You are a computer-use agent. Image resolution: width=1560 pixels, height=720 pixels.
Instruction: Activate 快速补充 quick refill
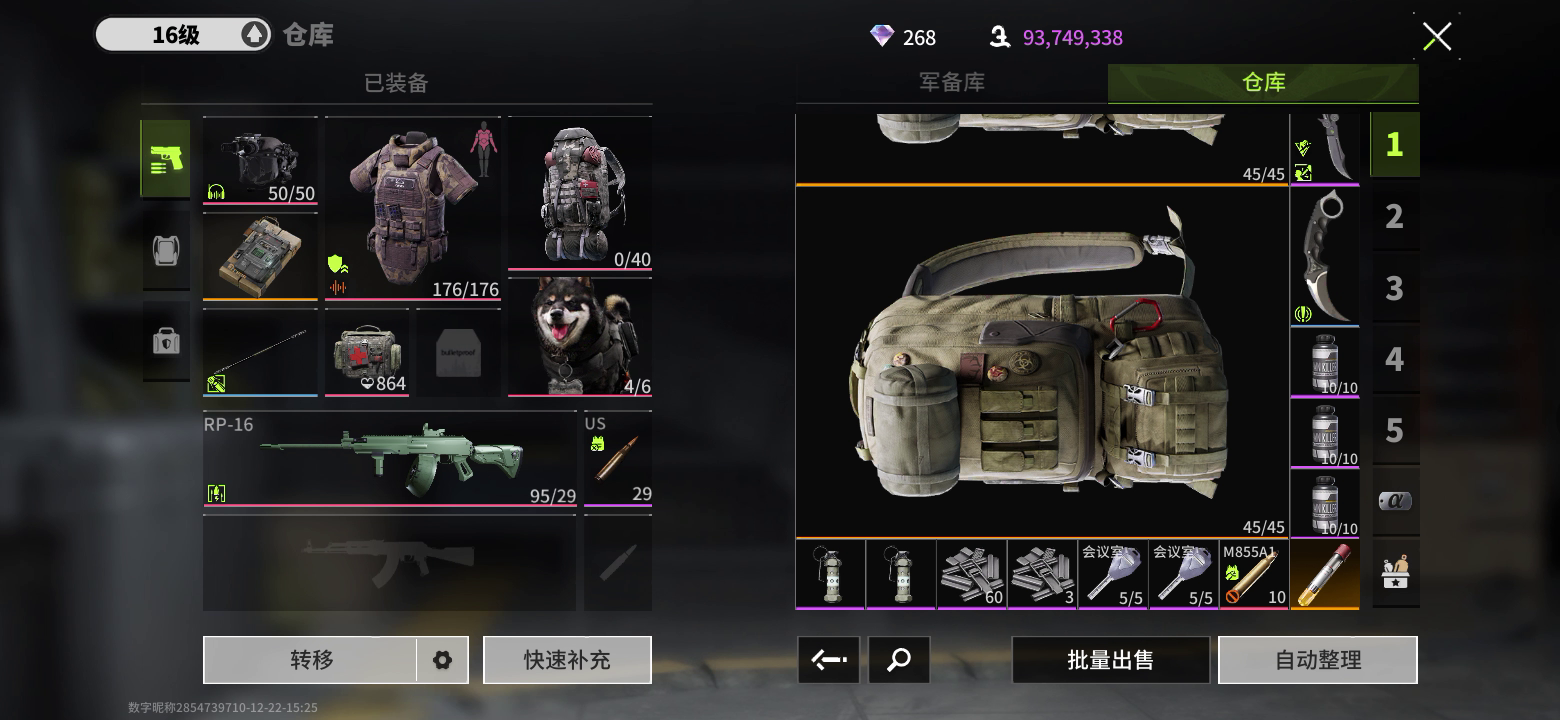(x=567, y=660)
